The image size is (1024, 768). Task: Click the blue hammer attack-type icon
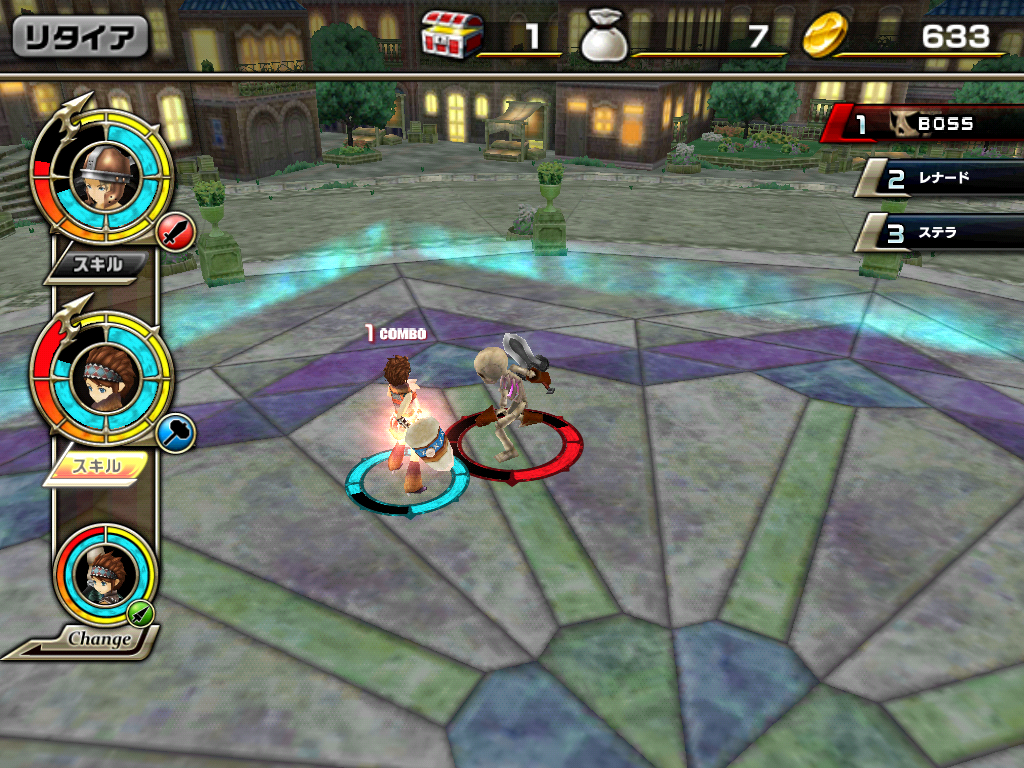pos(176,435)
